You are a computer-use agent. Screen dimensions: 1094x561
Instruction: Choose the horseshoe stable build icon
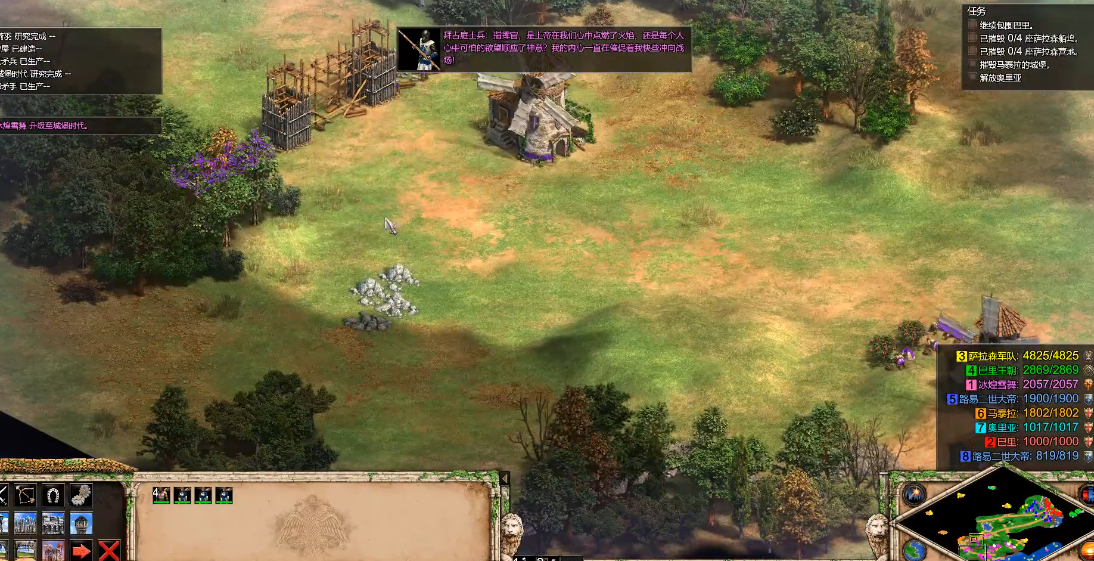[54, 496]
